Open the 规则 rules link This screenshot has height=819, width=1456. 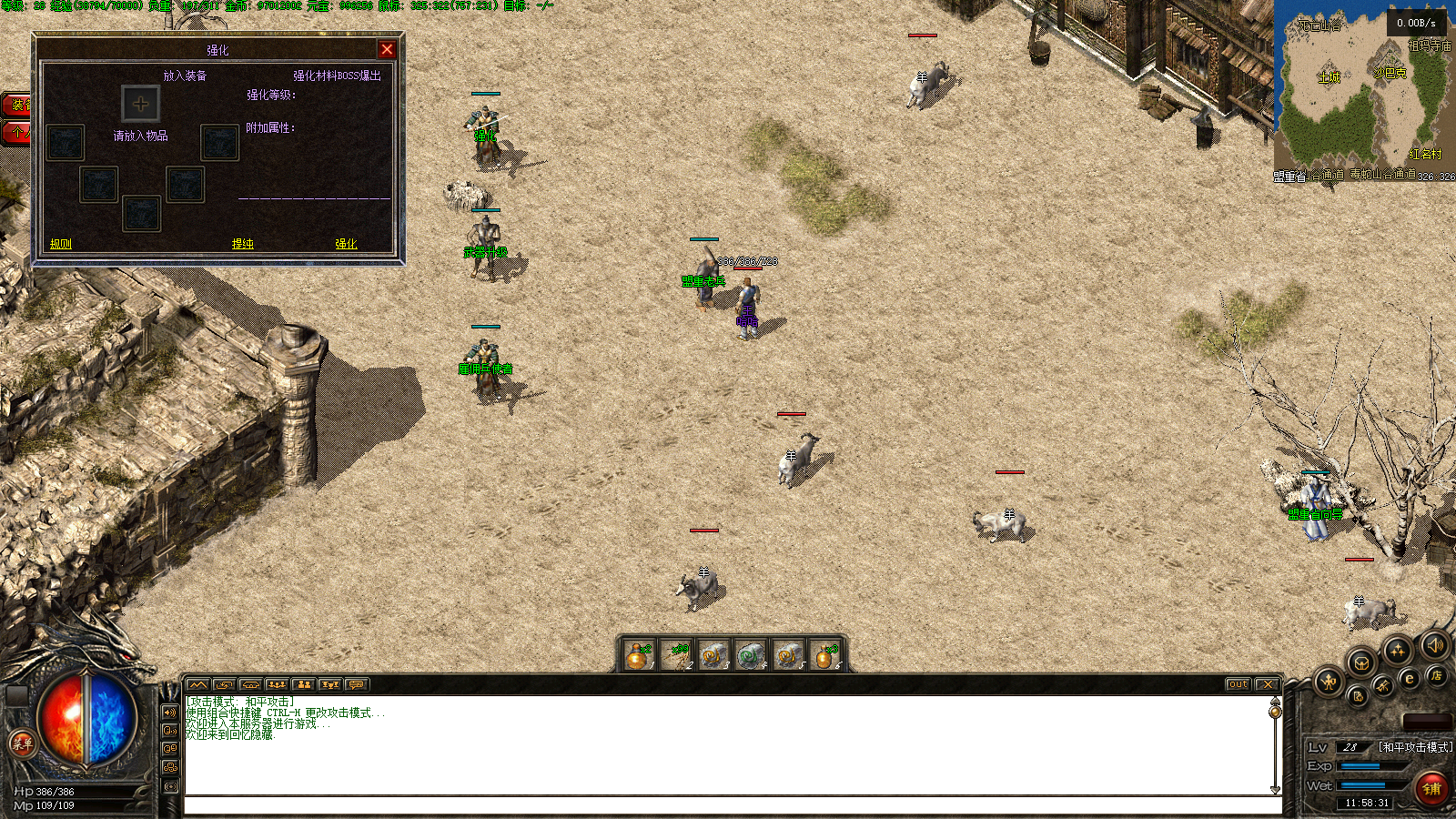point(61,244)
